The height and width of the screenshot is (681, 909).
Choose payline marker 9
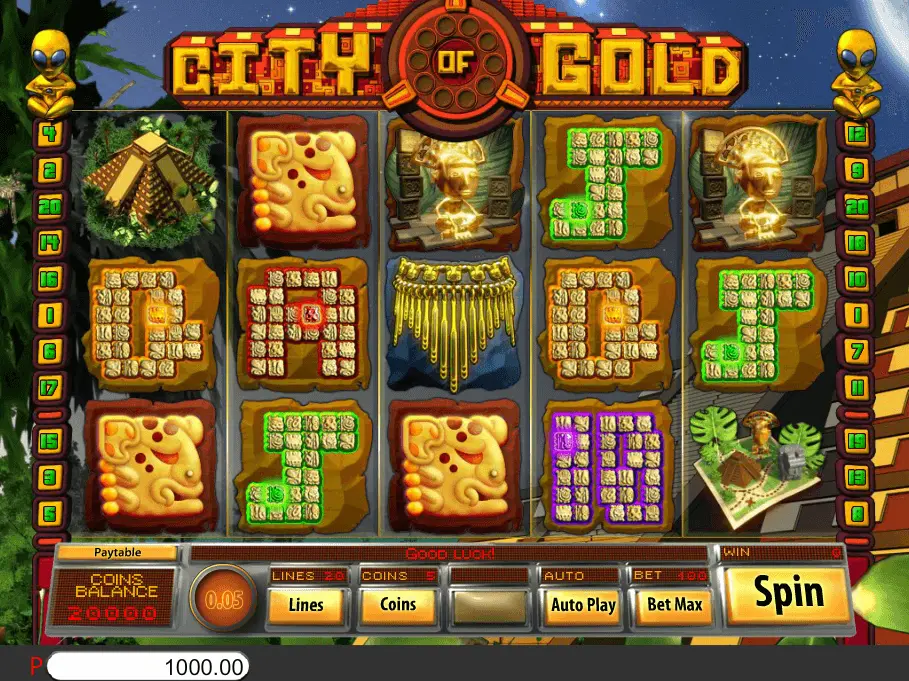point(856,170)
